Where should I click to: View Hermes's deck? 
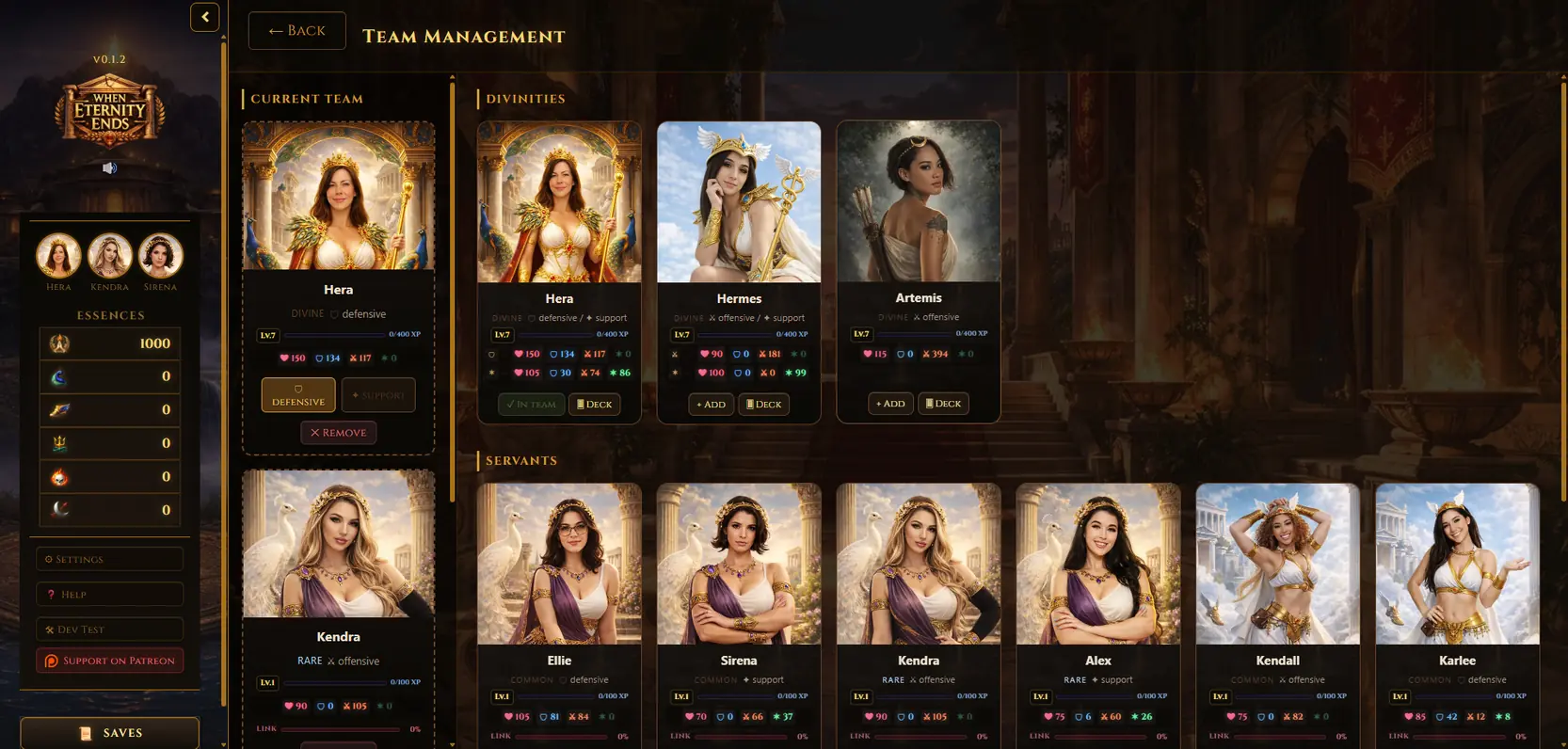(x=764, y=405)
